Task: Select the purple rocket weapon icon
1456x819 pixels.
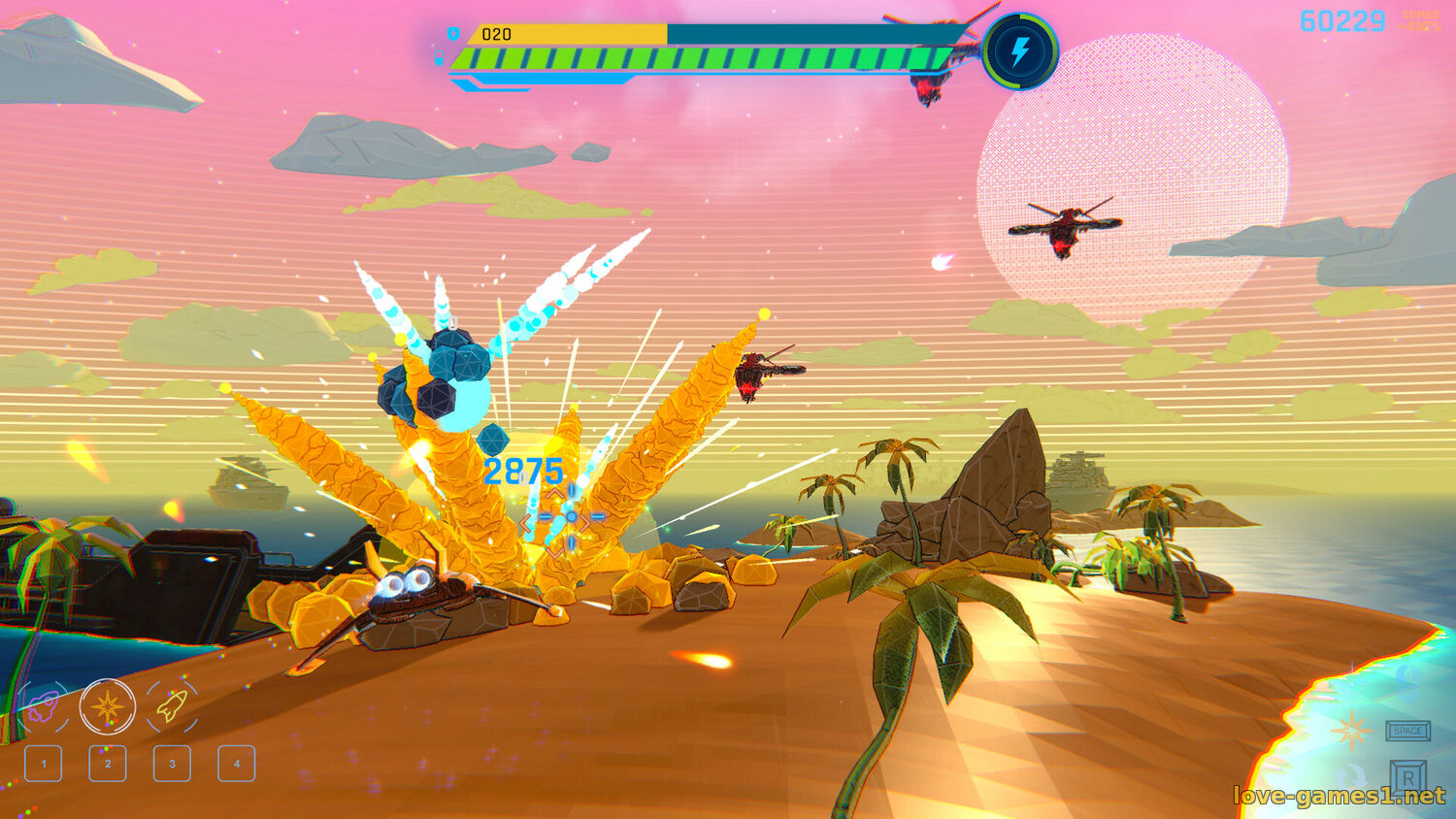Action: (x=43, y=707)
